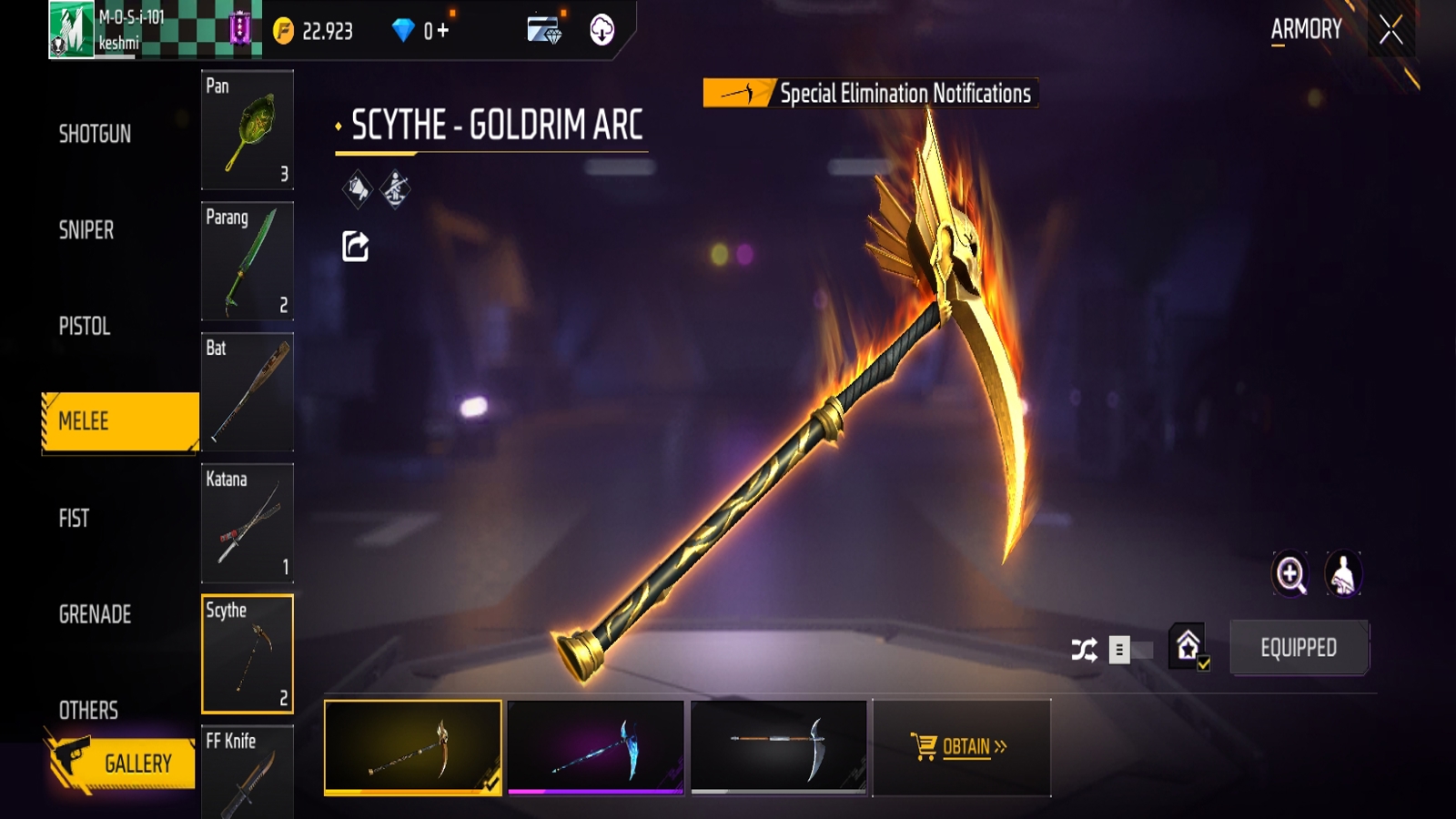Switch to the Grenade category
The height and width of the screenshot is (819, 1456).
95,614
